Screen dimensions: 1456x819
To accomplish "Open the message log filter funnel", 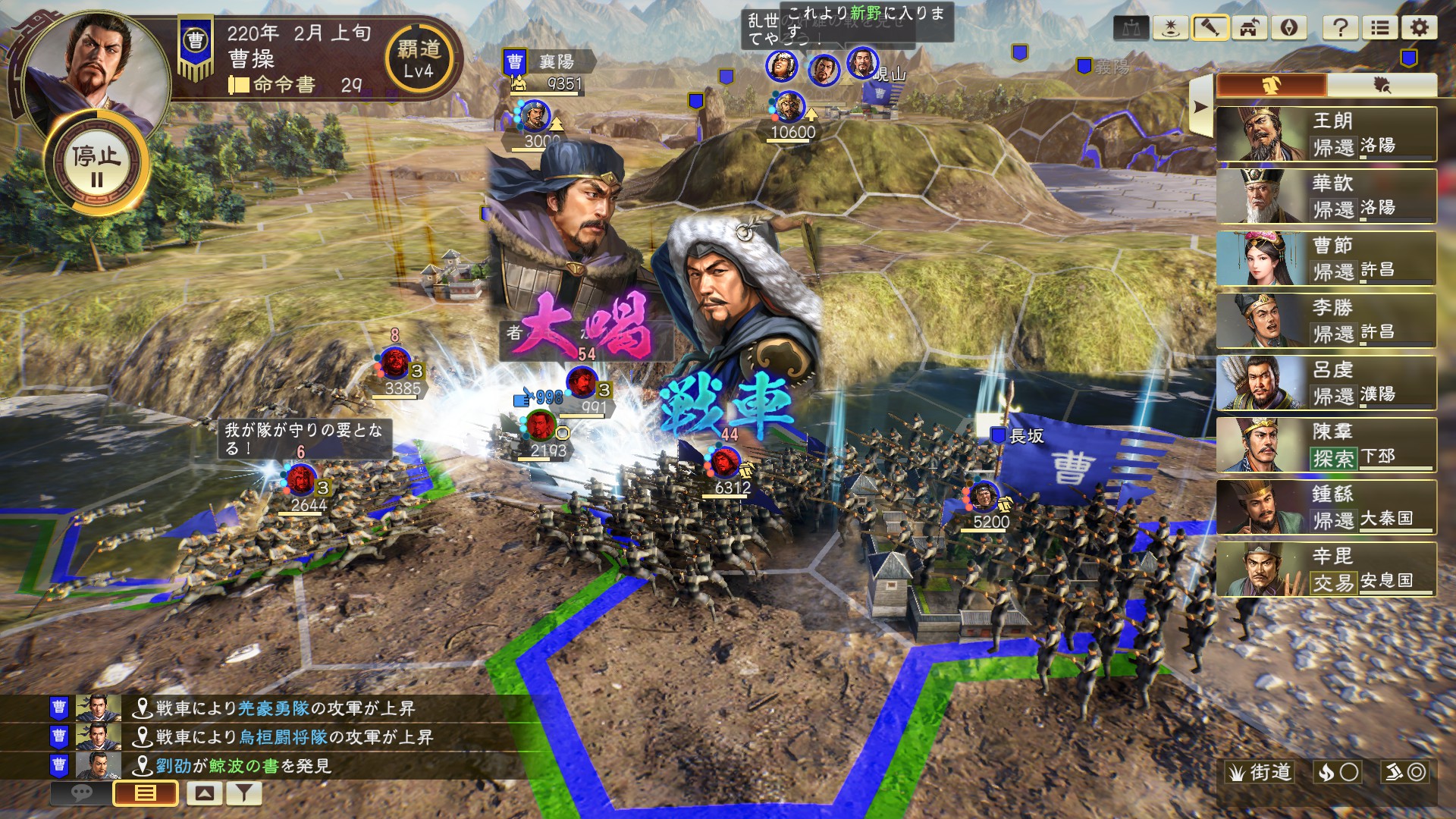I will tap(243, 793).
